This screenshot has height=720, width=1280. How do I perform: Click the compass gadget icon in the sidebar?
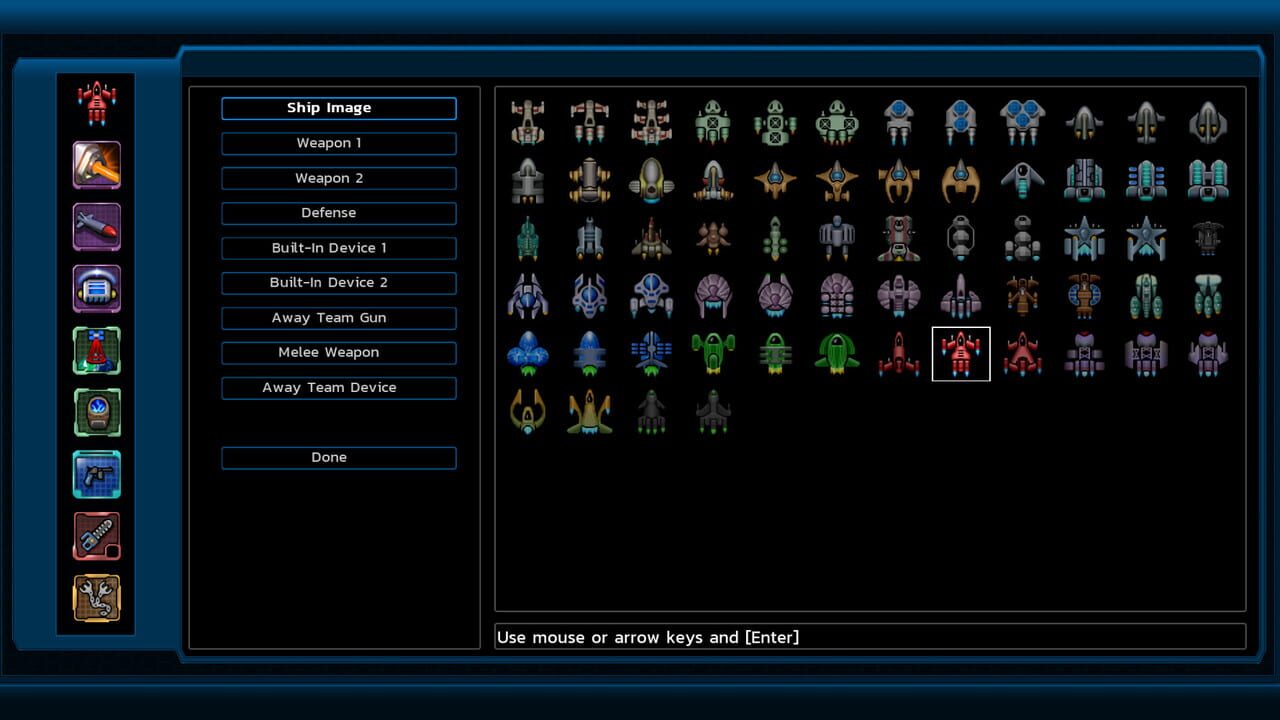click(x=96, y=412)
